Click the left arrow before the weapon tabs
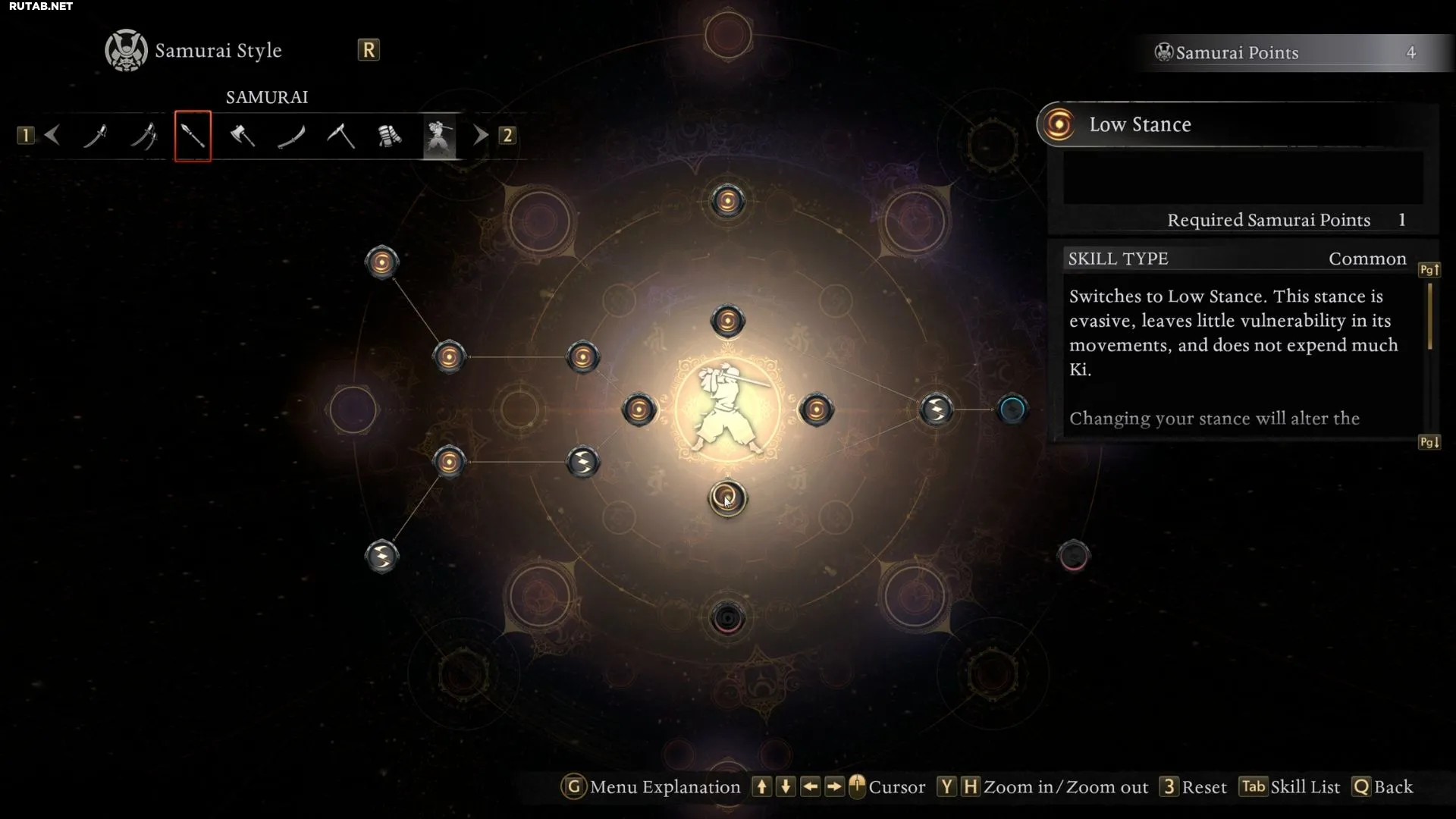 pyautogui.click(x=52, y=136)
